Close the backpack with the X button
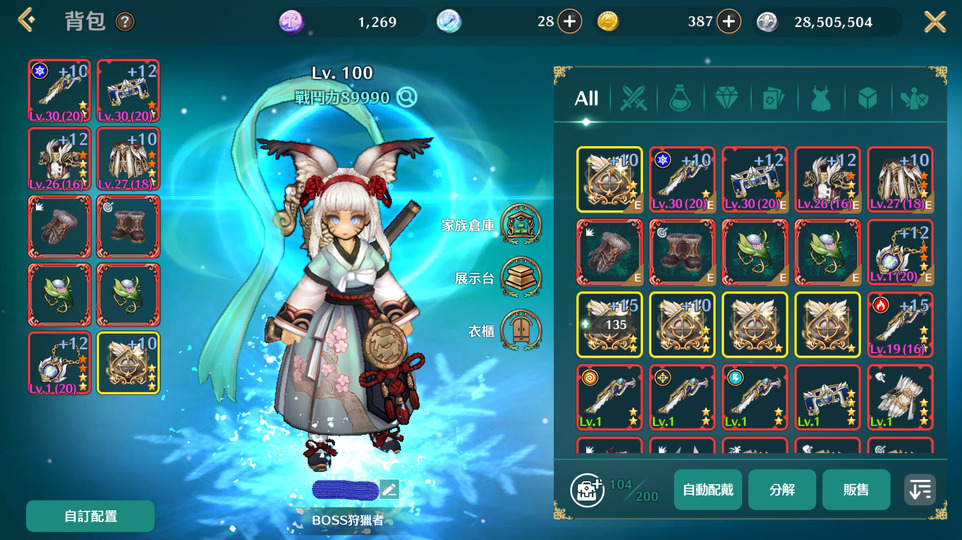962x540 pixels. (934, 21)
